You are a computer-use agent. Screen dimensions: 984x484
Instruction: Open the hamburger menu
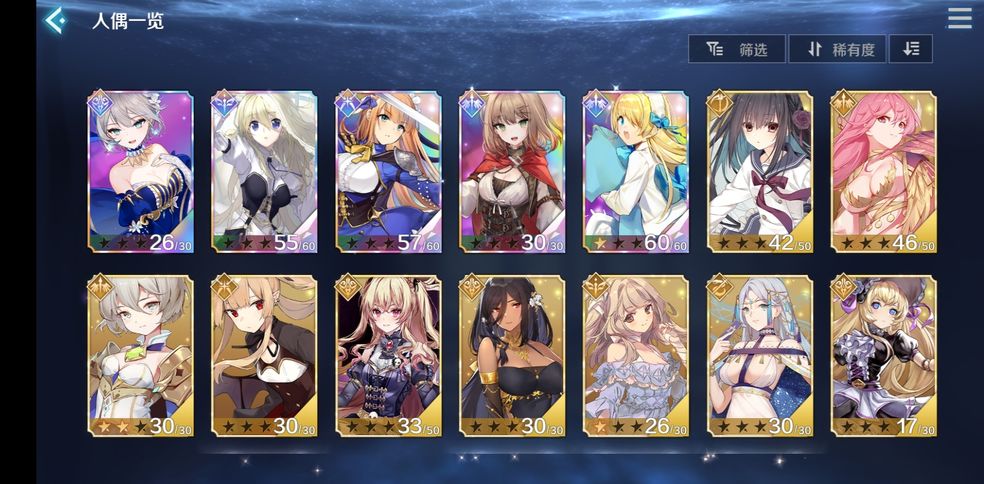(959, 19)
